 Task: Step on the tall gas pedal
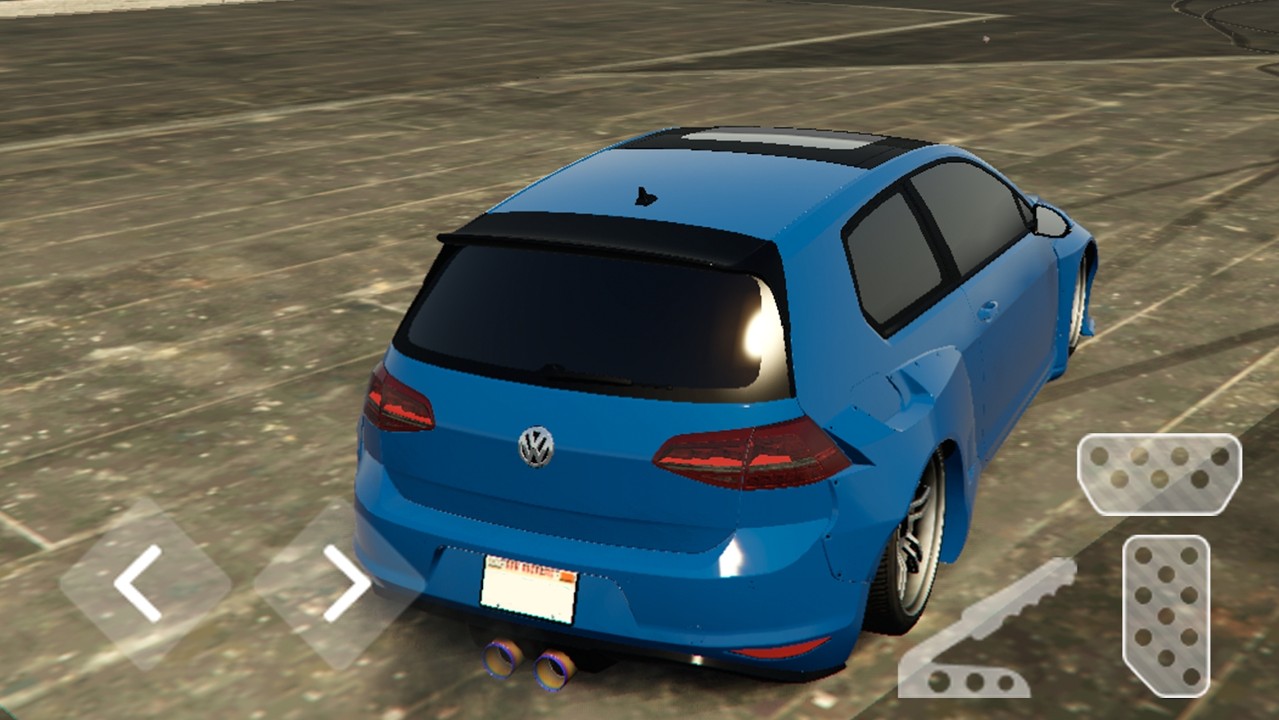click(x=1166, y=615)
